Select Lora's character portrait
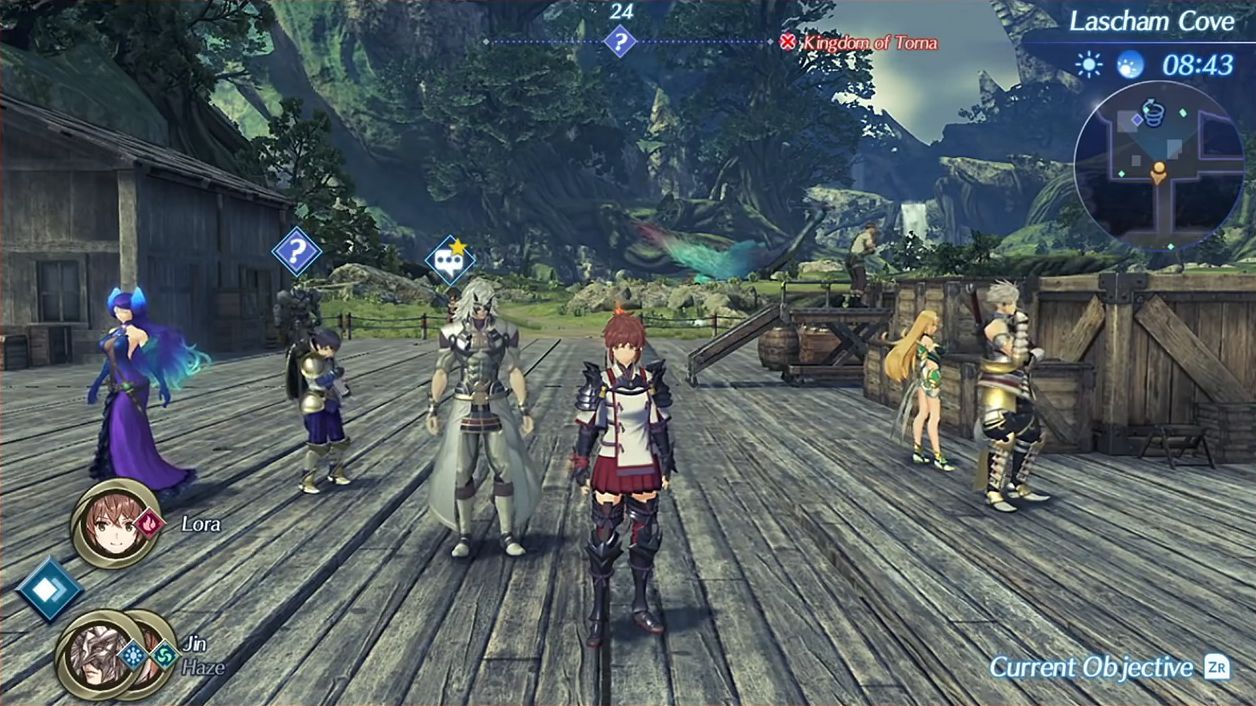1256x706 pixels. point(115,523)
